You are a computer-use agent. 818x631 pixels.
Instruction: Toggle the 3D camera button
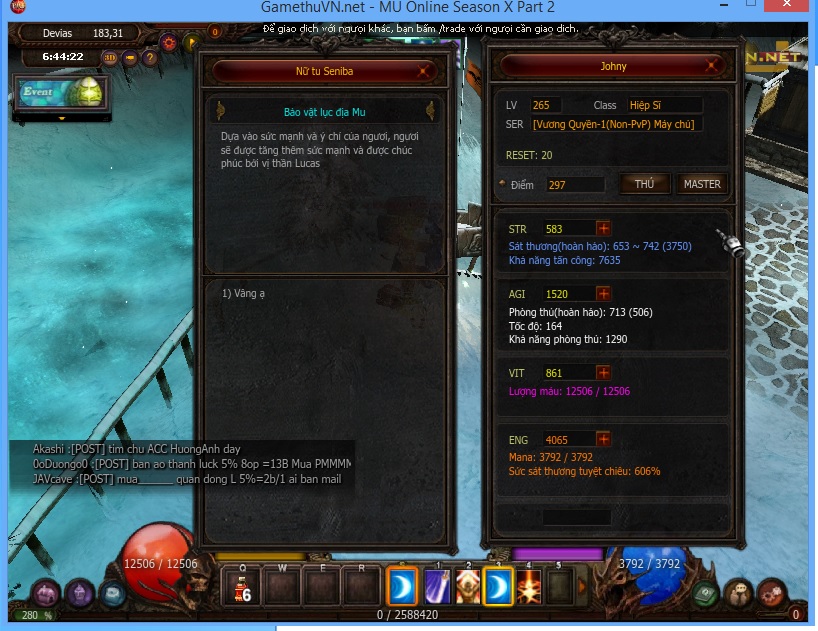tap(110, 57)
